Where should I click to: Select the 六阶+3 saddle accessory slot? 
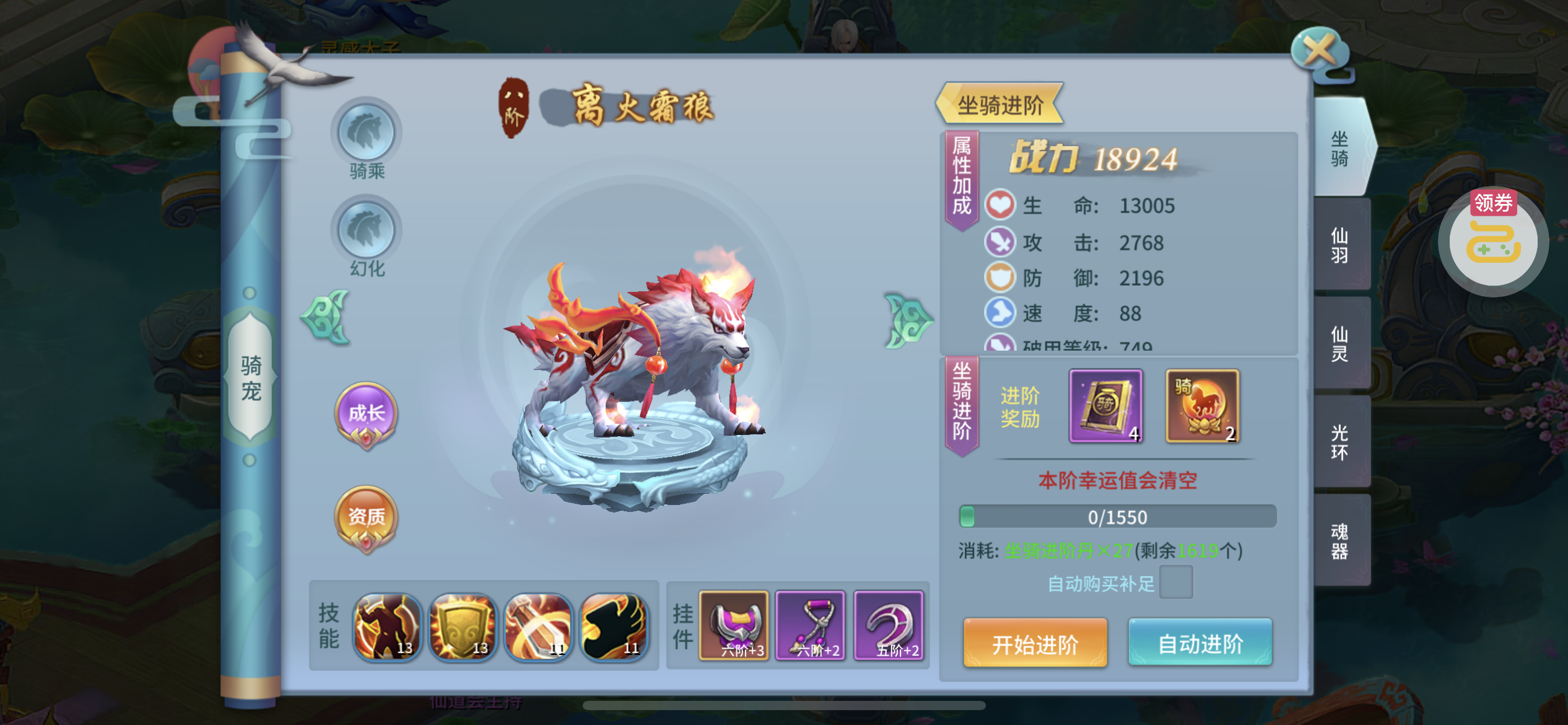pos(734,625)
